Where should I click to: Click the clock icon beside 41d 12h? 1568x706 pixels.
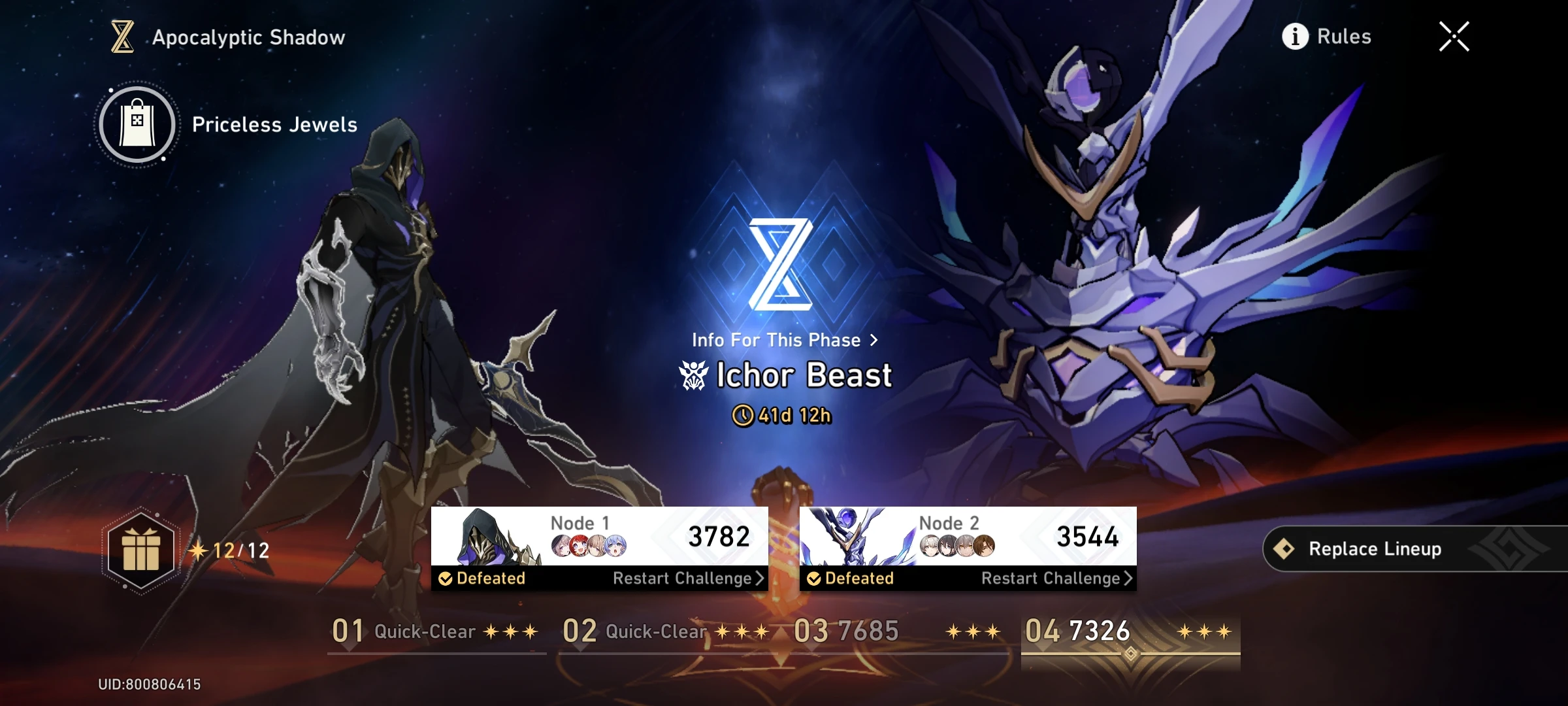click(x=745, y=416)
